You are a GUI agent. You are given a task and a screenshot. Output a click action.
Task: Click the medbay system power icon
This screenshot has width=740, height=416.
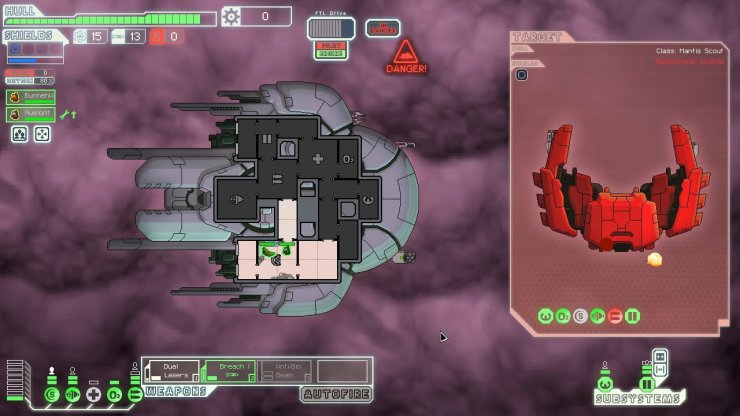point(93,394)
